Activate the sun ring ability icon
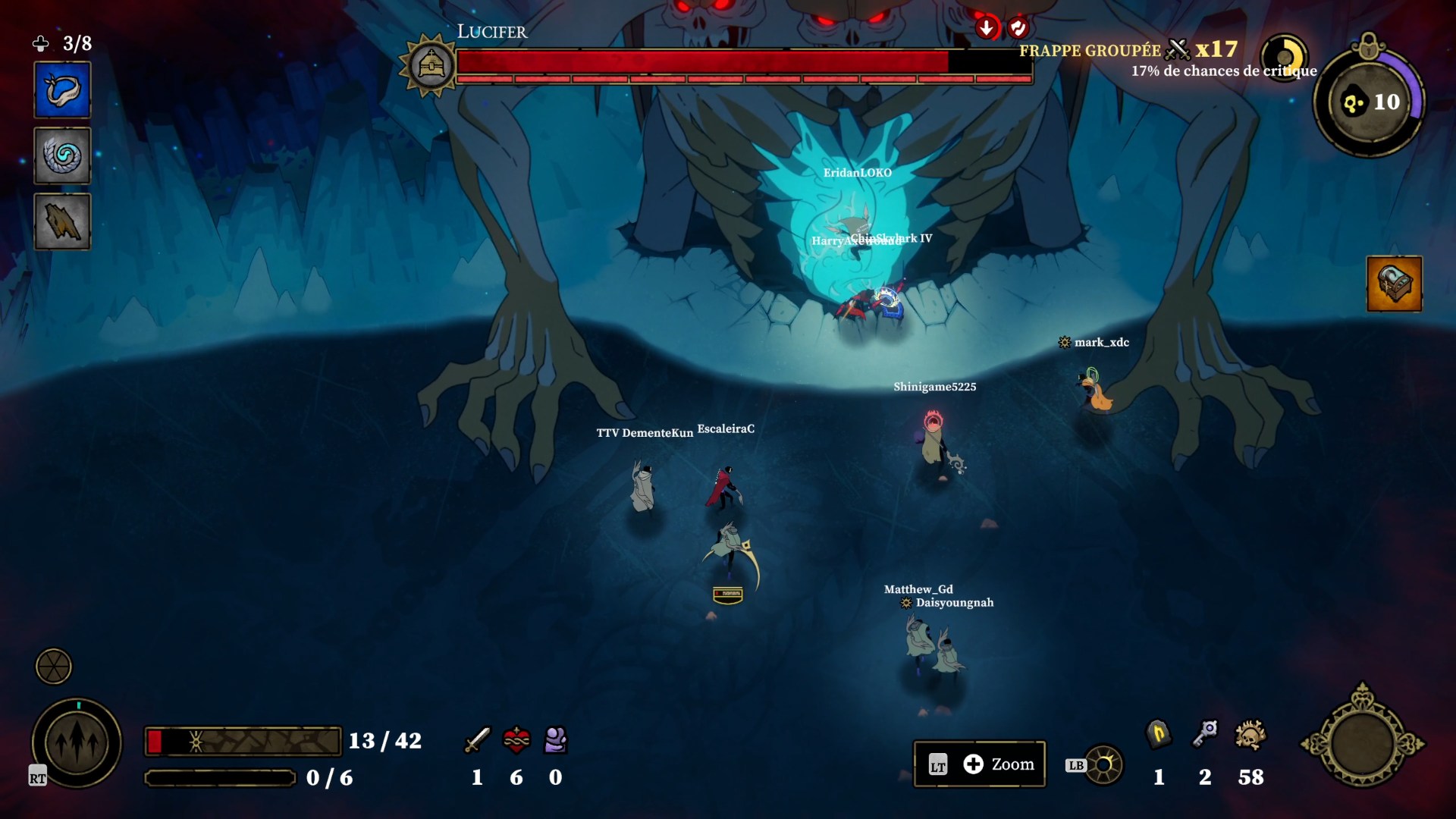This screenshot has height=819, width=1456. click(x=1104, y=765)
